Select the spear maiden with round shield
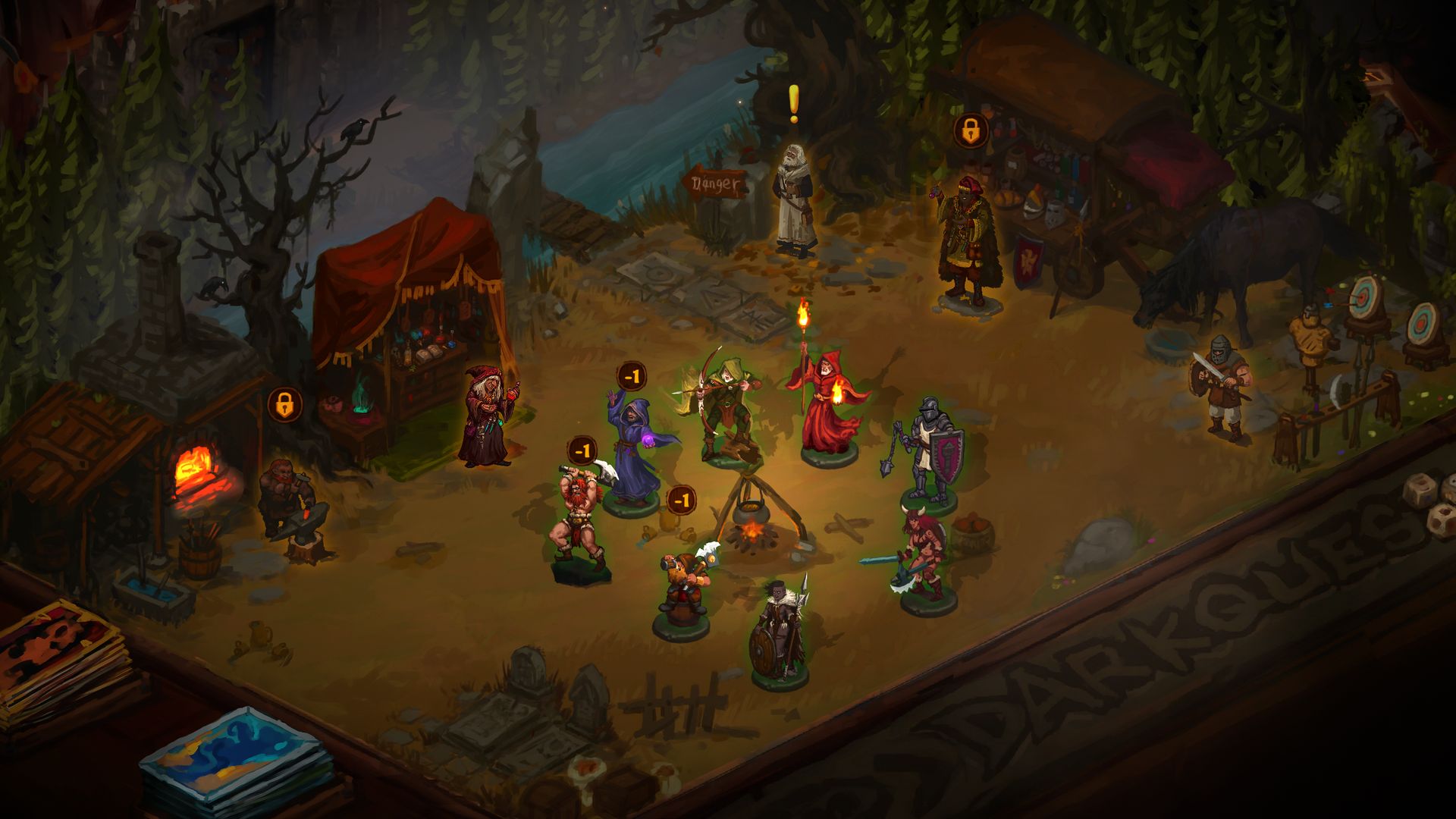The height and width of the screenshot is (819, 1456). tap(780, 633)
